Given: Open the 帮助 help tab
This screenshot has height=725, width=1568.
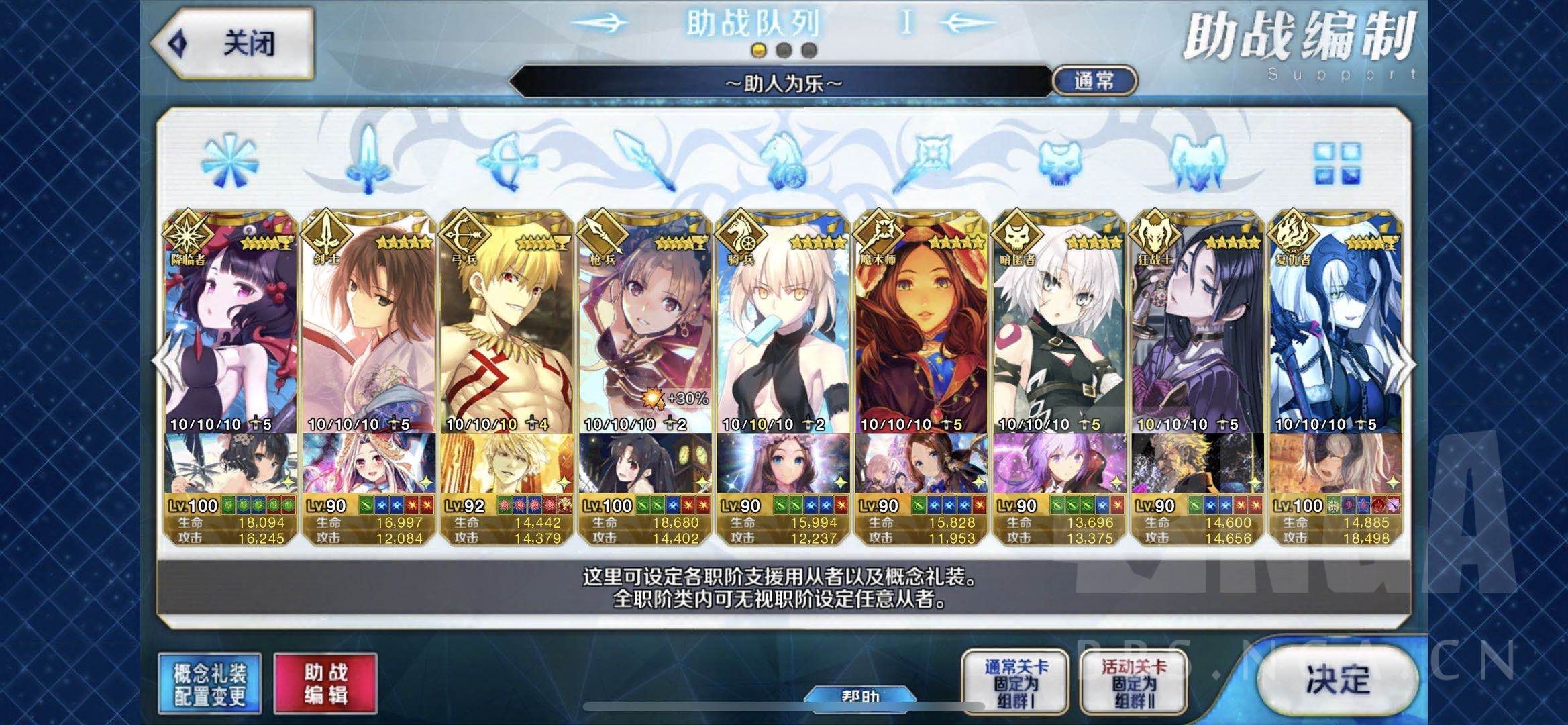Looking at the screenshot, I should click(x=860, y=697).
